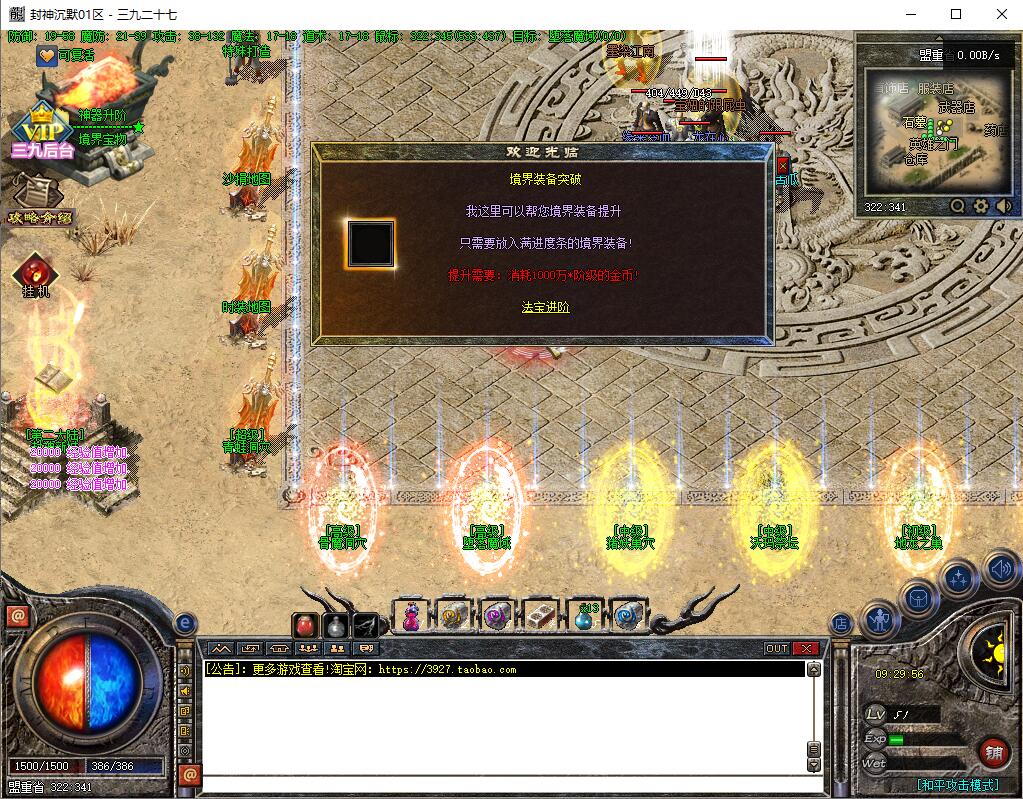Select the red potion quick slot
Screen dimensions: 1023x799
[x=307, y=625]
